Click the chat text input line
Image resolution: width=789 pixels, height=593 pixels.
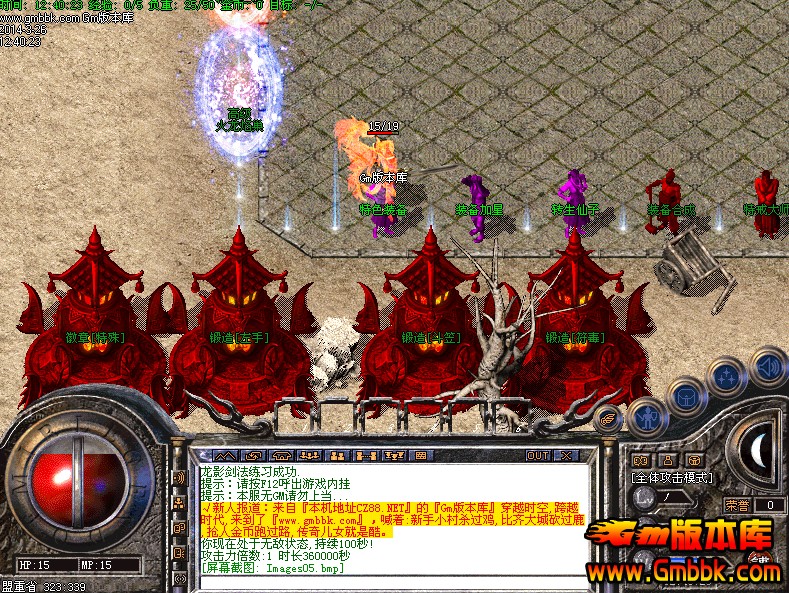(390, 582)
